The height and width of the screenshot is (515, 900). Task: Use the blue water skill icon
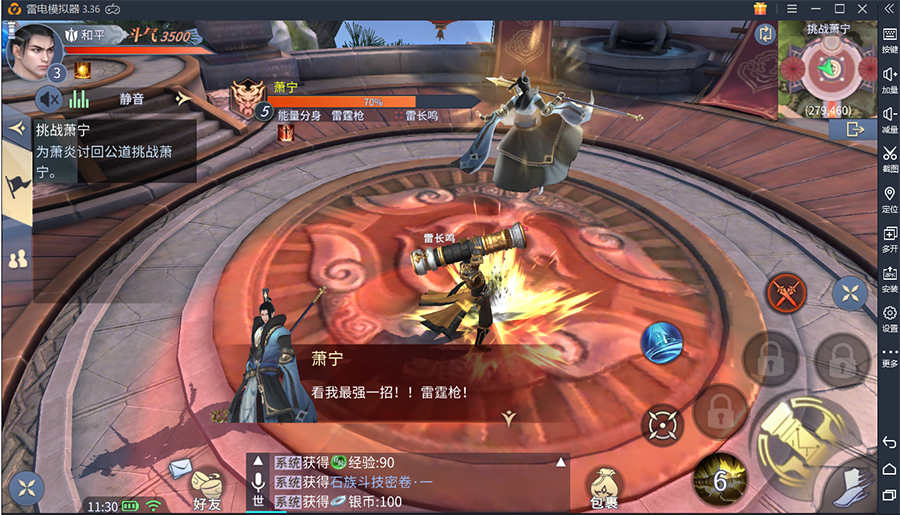[x=661, y=342]
